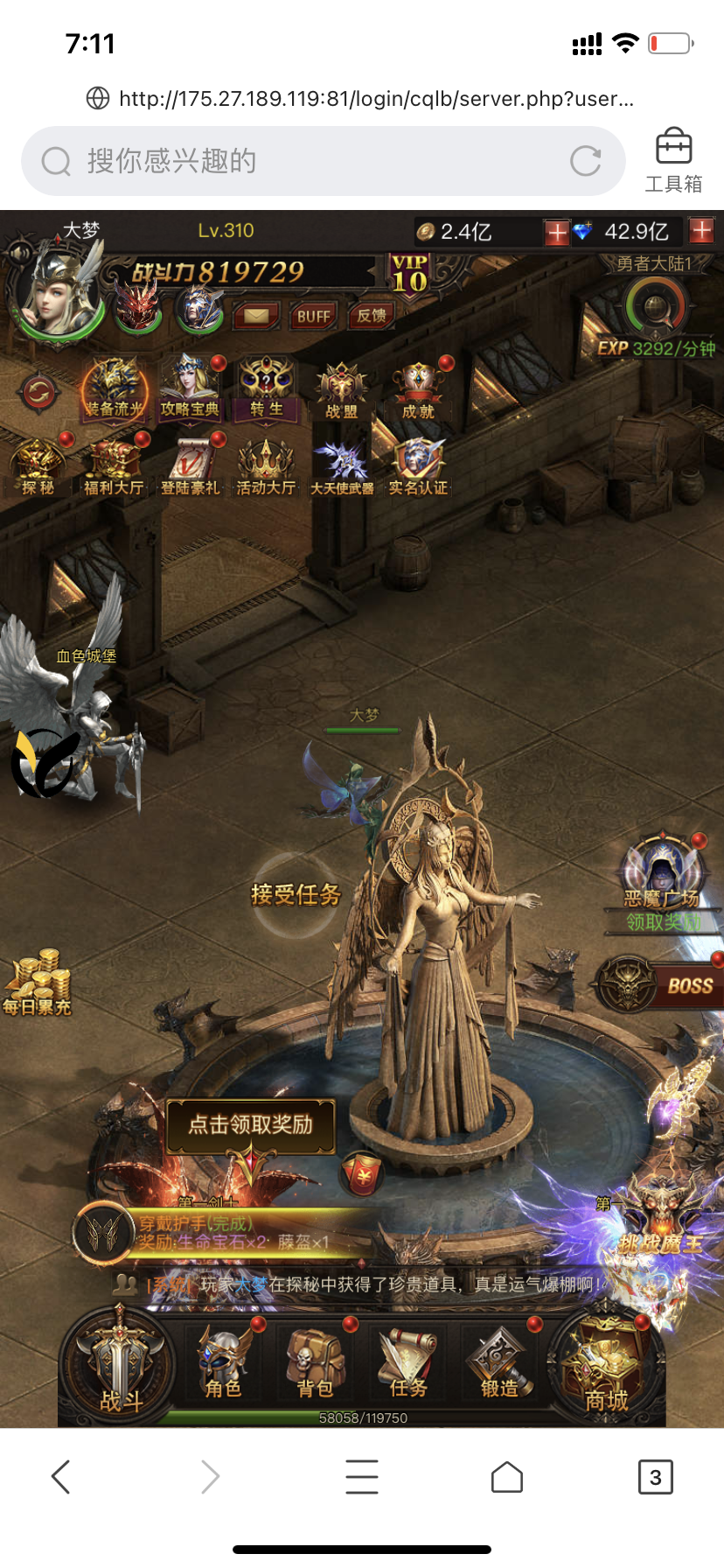
Task: Open the 背包 bag inventory
Action: (x=316, y=1364)
